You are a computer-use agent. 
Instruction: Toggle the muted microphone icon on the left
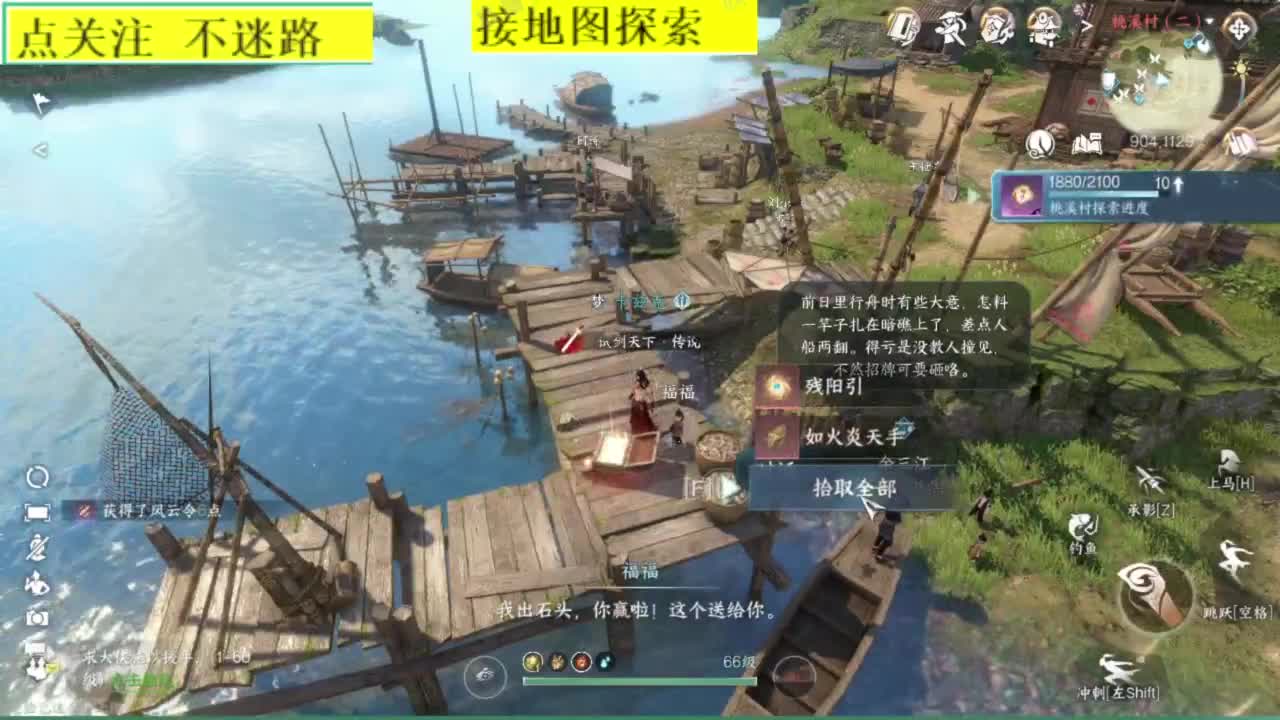(37, 548)
